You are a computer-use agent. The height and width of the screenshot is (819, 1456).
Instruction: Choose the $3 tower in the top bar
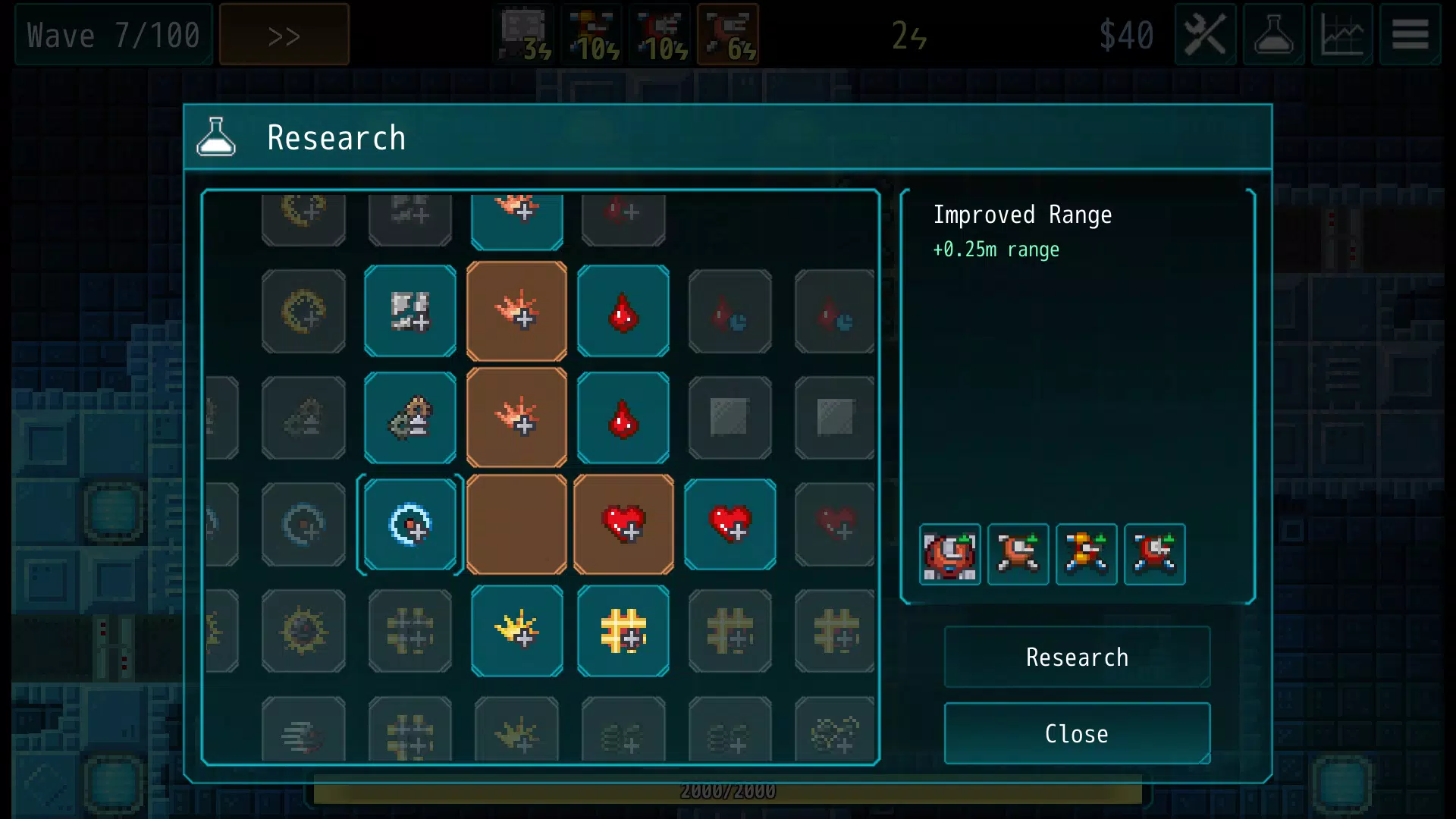click(x=524, y=35)
